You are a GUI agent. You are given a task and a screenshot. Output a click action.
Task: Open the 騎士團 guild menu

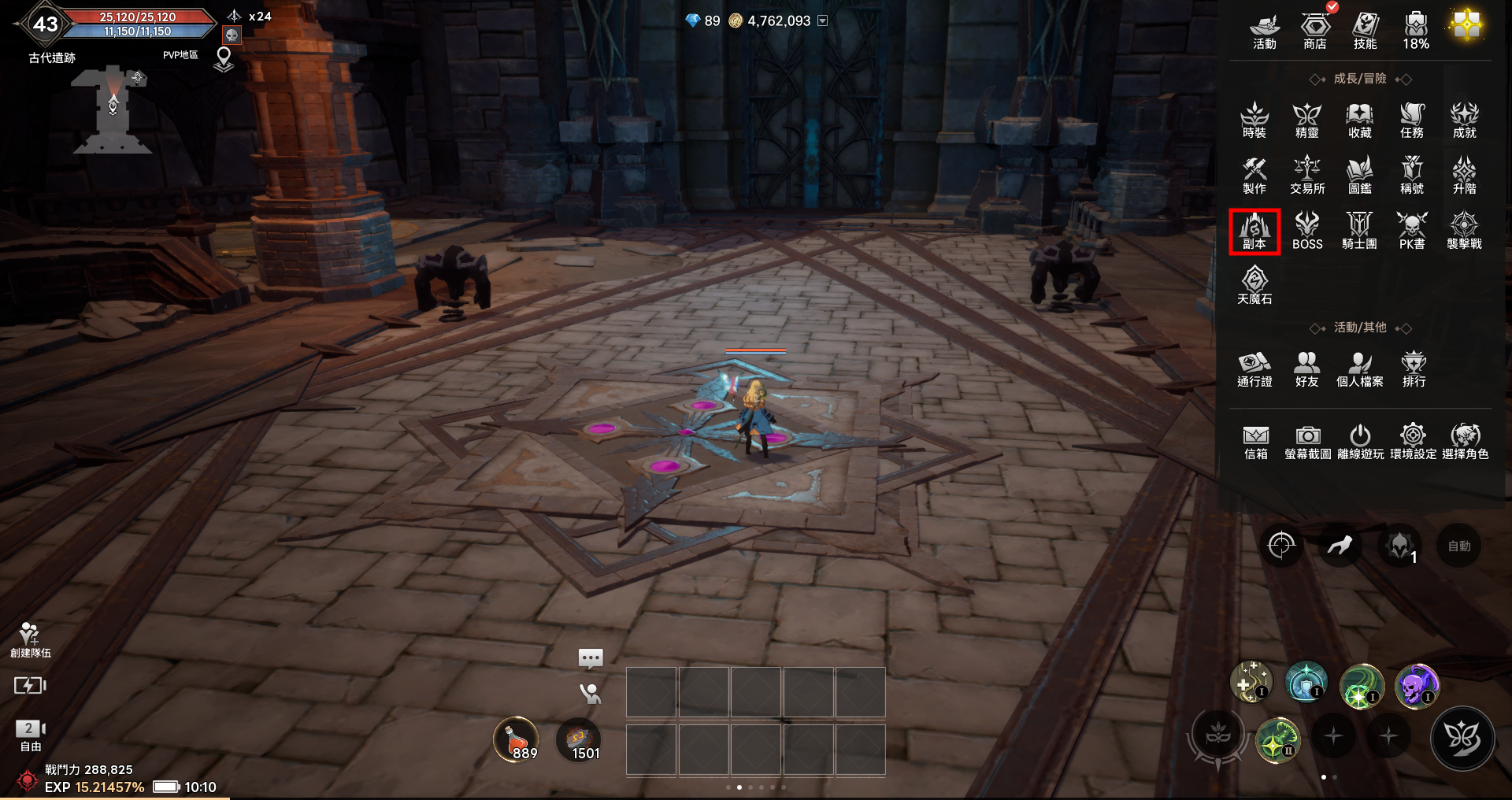coord(1359,231)
